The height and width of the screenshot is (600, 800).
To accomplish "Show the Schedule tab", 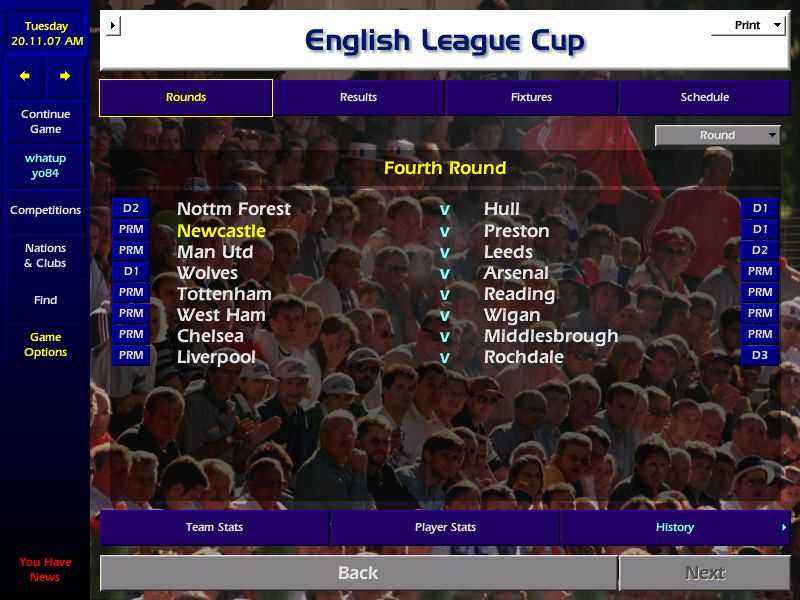I will pos(705,97).
